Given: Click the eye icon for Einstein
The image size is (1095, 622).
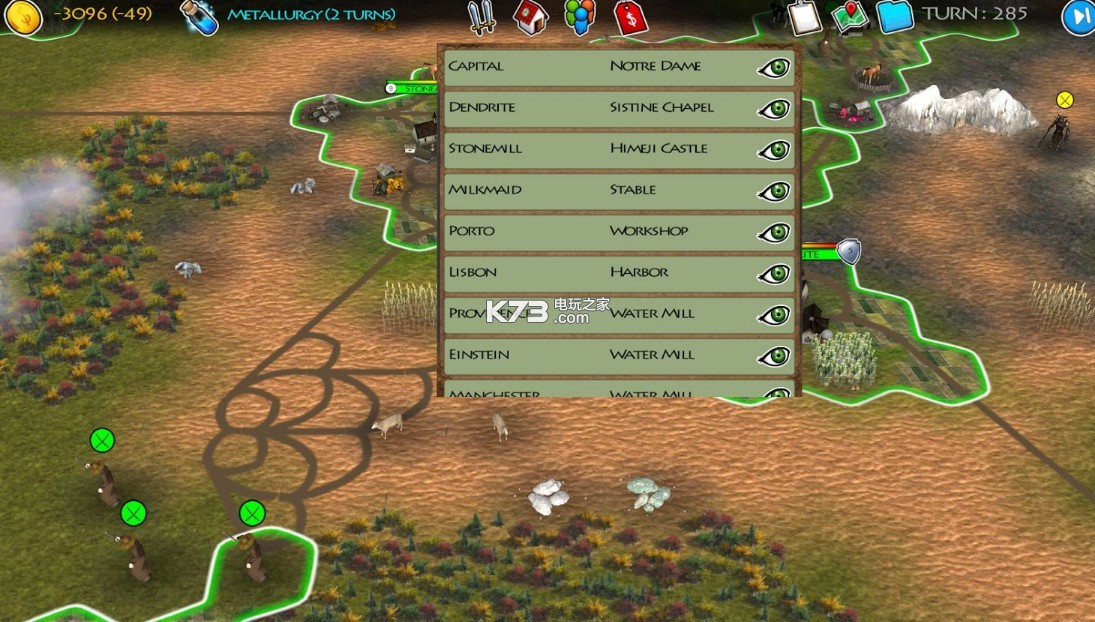Looking at the screenshot, I should [774, 356].
